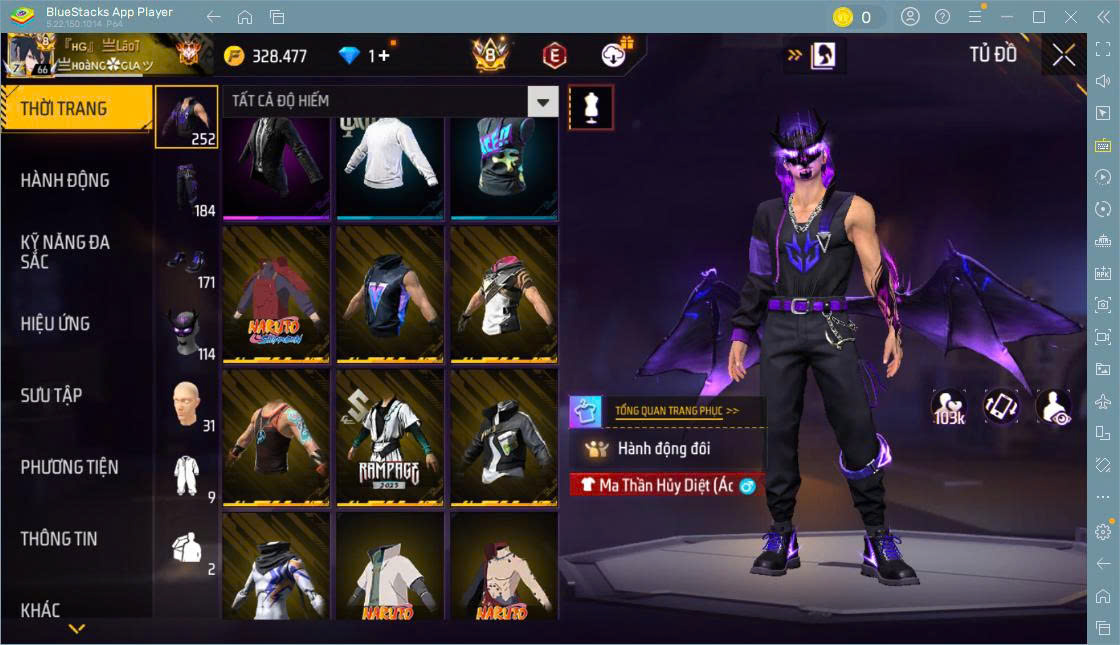
Task: Close the wardrobe with the X button
Action: [1063, 56]
